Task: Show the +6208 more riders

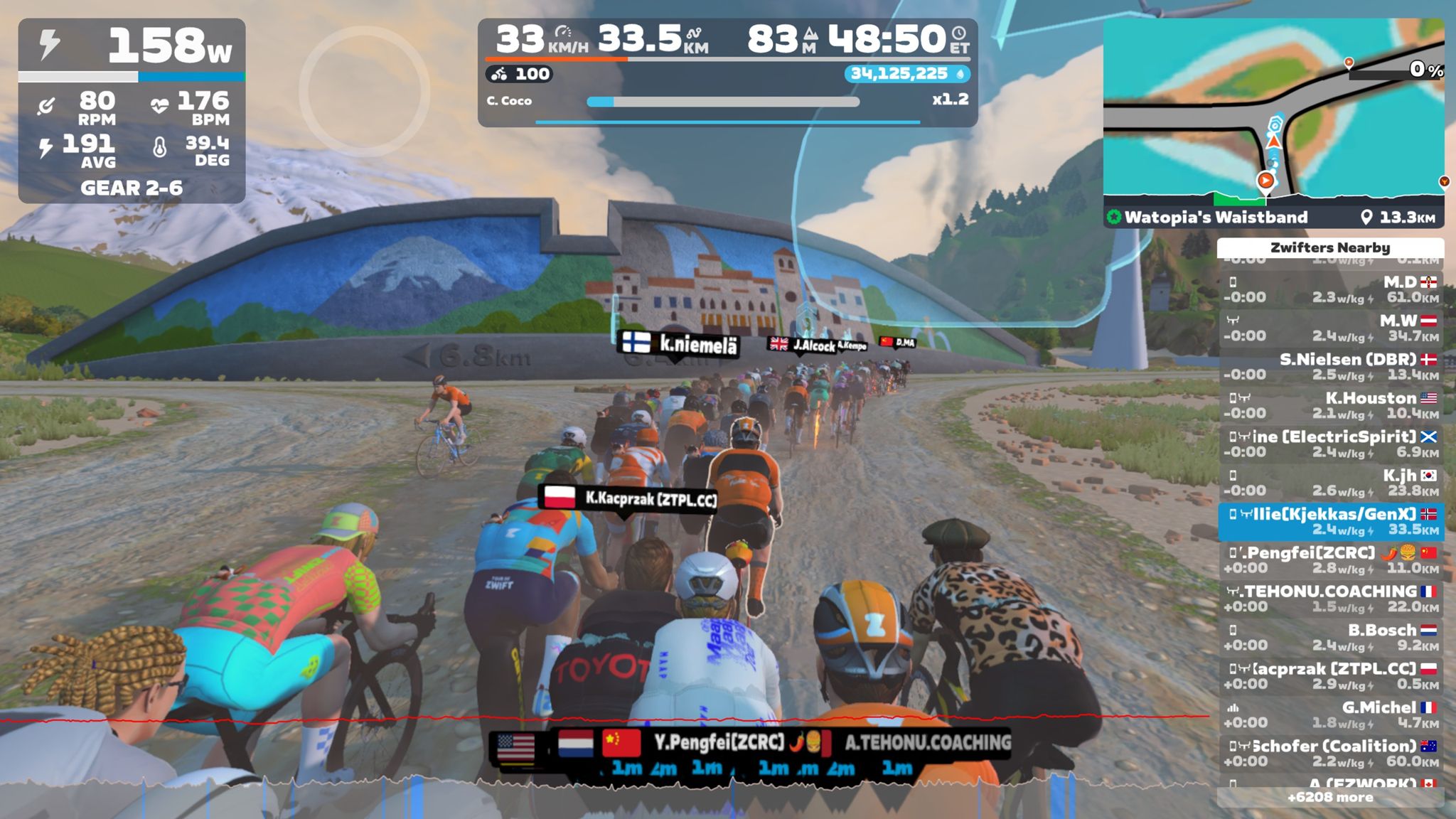Action: (x=1330, y=798)
